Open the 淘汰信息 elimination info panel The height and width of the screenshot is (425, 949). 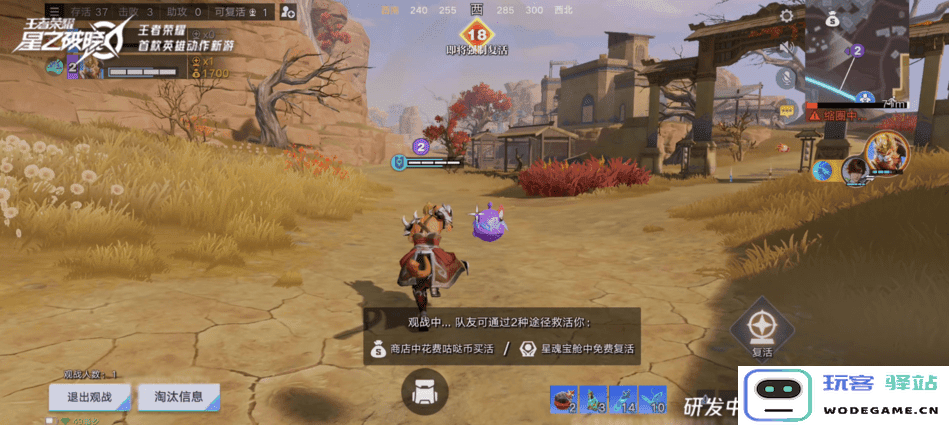(179, 396)
